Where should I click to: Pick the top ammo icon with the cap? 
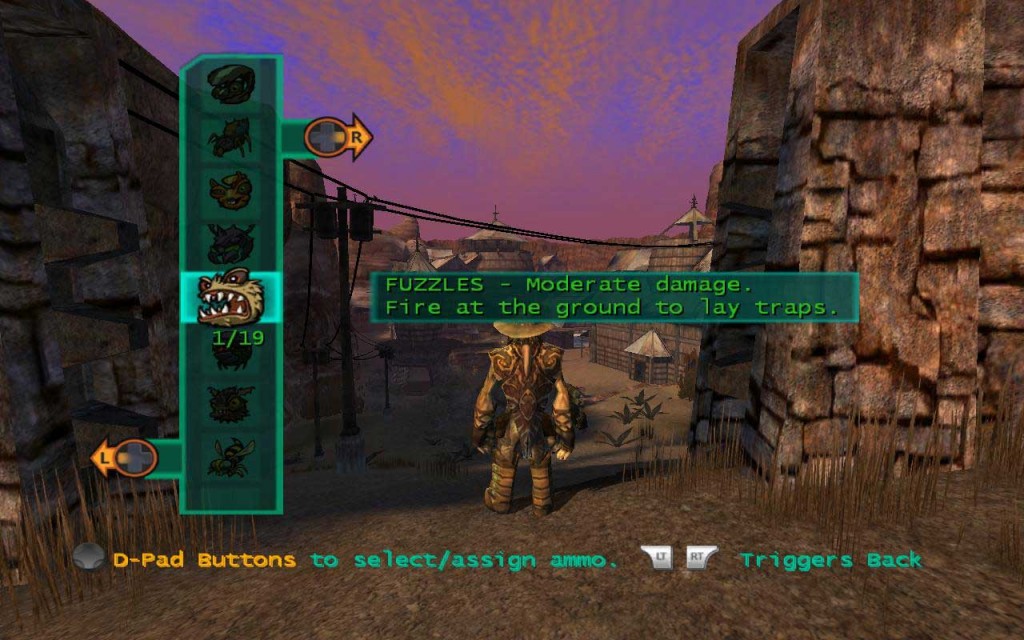pyautogui.click(x=230, y=85)
